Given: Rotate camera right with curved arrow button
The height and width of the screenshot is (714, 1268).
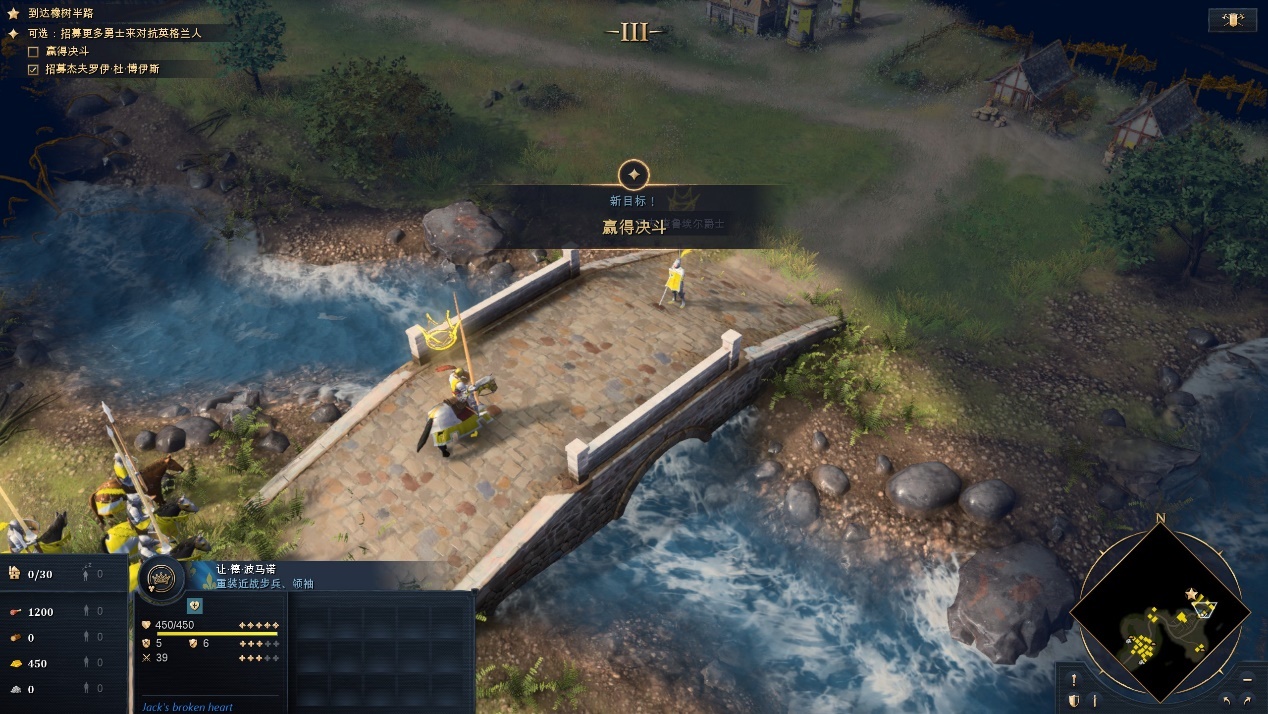Looking at the screenshot, I should point(1247,699).
